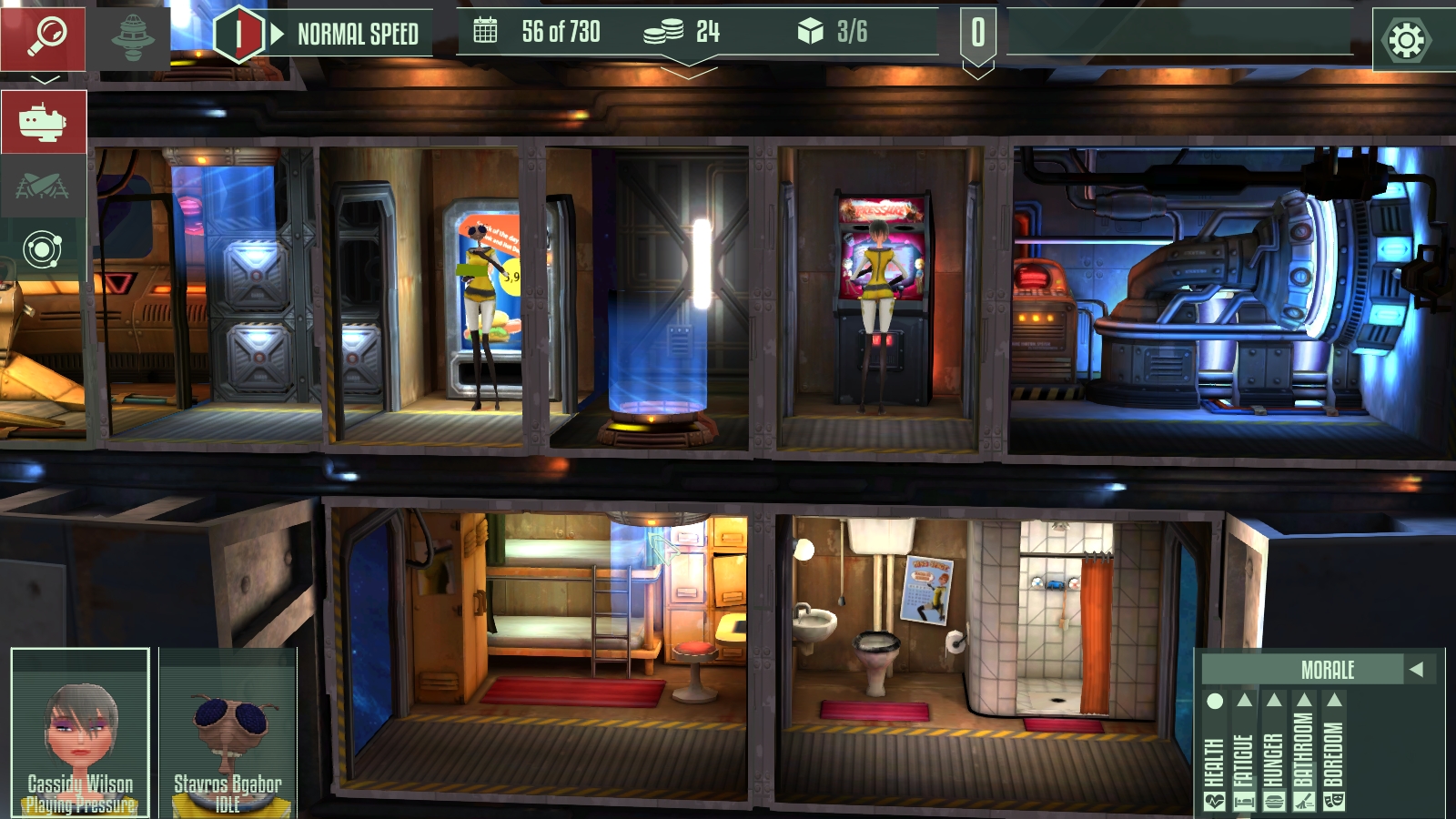Screen dimensions: 1456x819
Task: Open the orbit planet view tab
Action: (43, 248)
